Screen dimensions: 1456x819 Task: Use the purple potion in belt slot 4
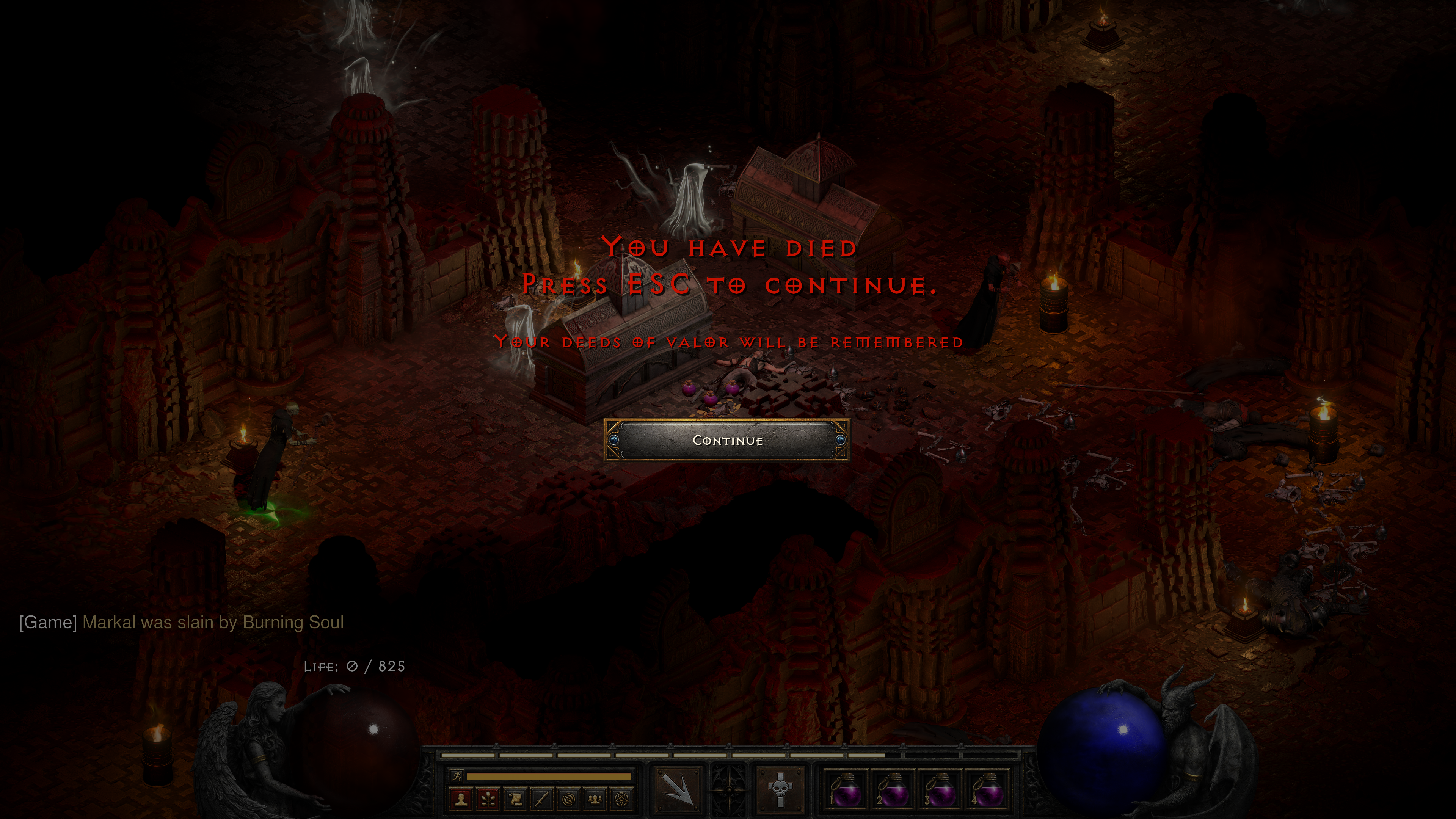point(988,789)
